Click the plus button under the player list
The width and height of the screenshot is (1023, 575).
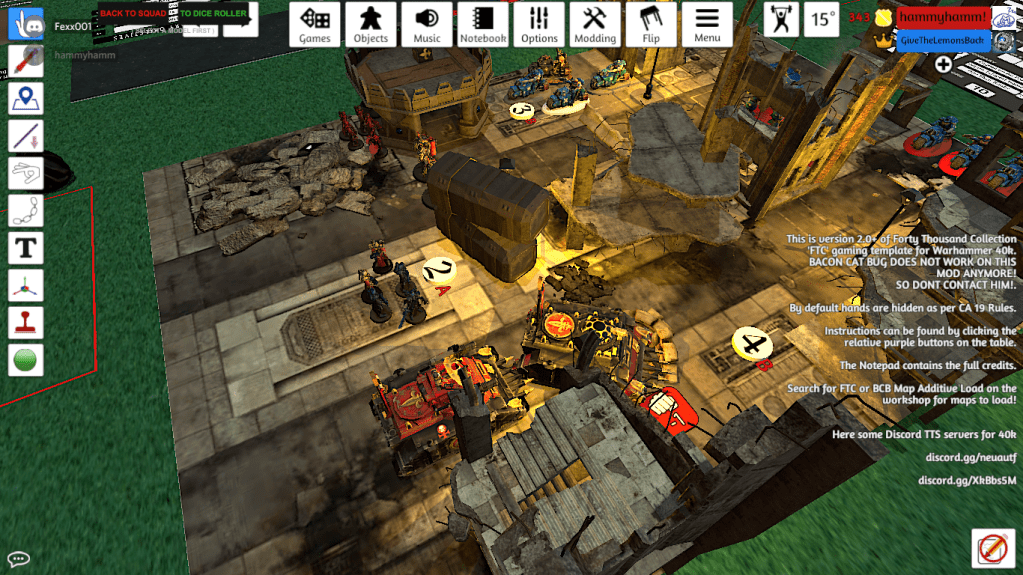coord(943,64)
